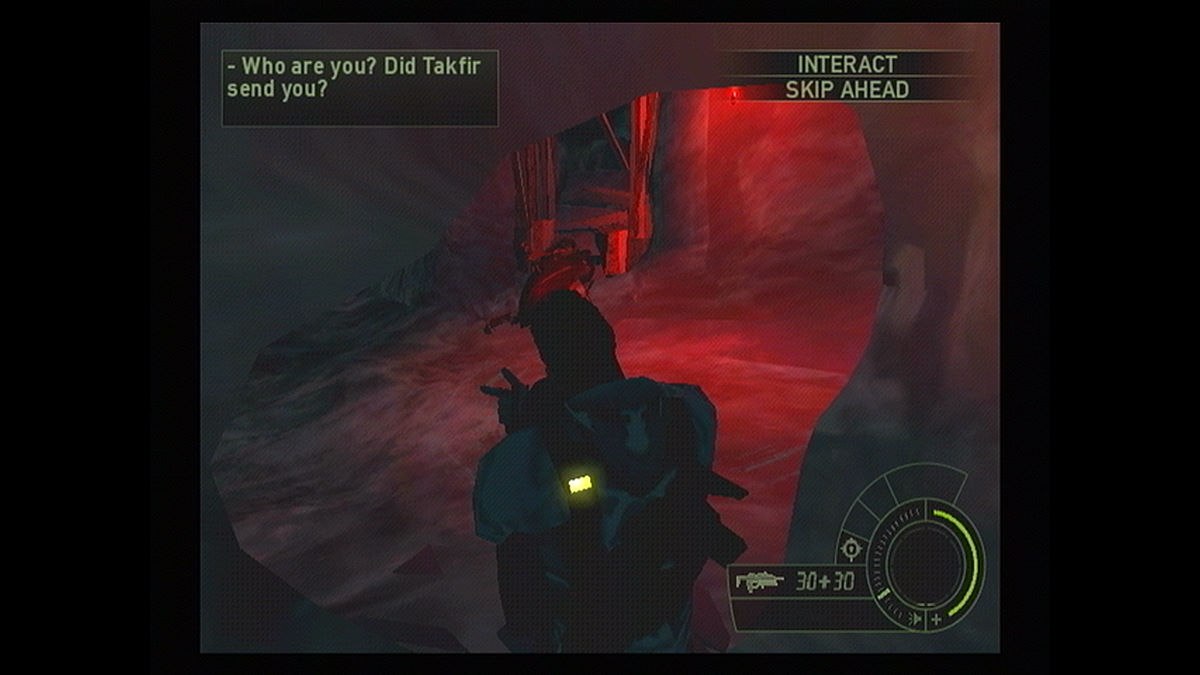Click the crosshair reticle icon on the HUD dial
This screenshot has width=1200, height=675.
pos(851,548)
